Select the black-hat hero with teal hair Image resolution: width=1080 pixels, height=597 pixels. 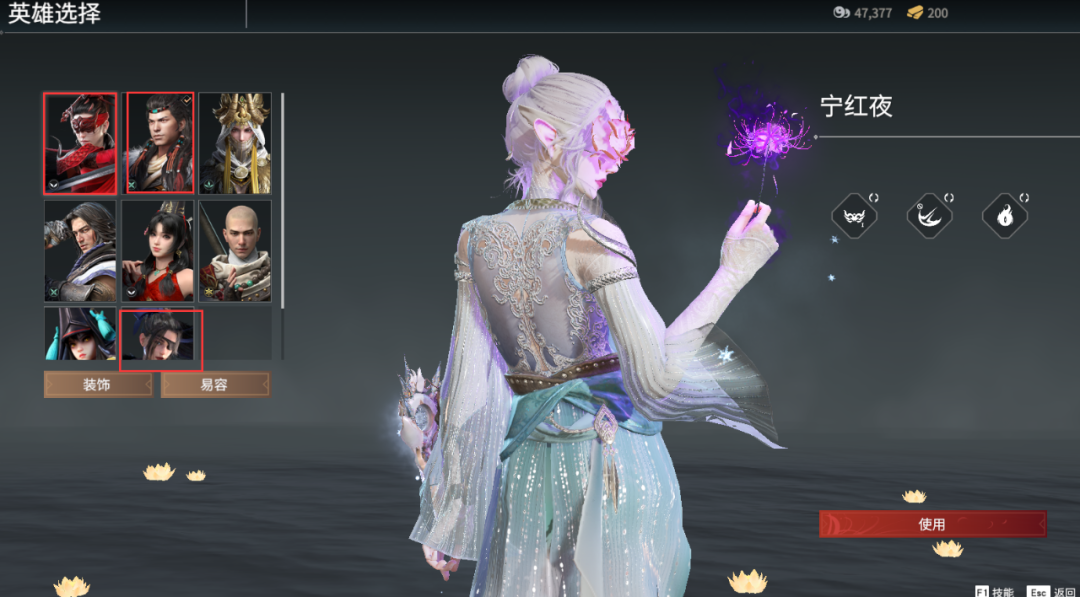click(80, 335)
